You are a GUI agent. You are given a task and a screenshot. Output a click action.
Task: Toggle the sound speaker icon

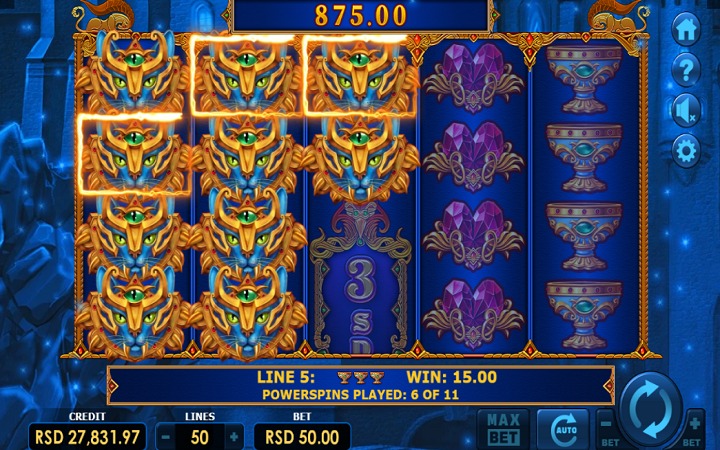point(685,110)
